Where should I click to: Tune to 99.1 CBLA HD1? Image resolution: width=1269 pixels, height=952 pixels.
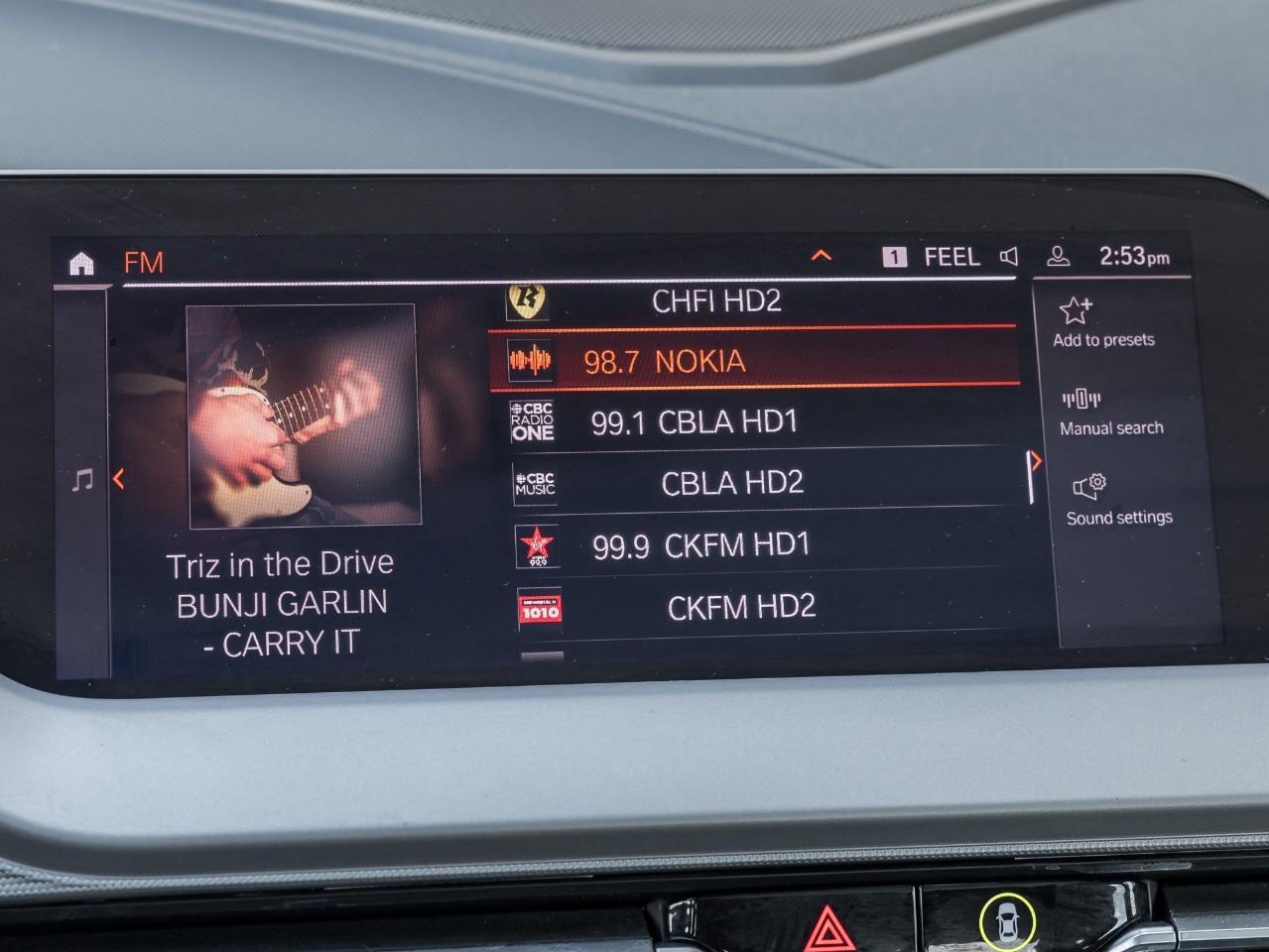click(753, 422)
